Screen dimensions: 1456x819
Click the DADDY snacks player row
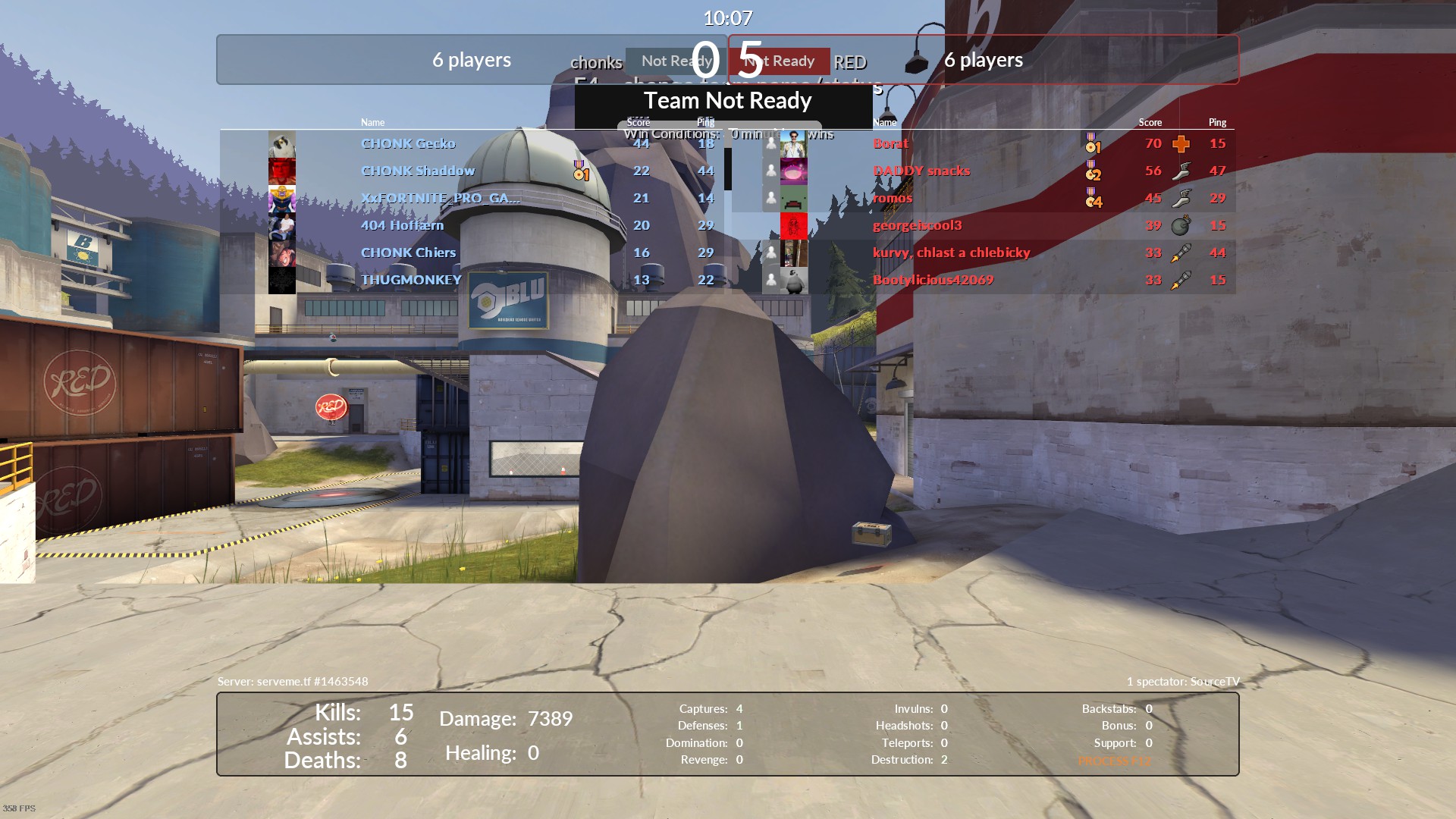pyautogui.click(x=921, y=171)
